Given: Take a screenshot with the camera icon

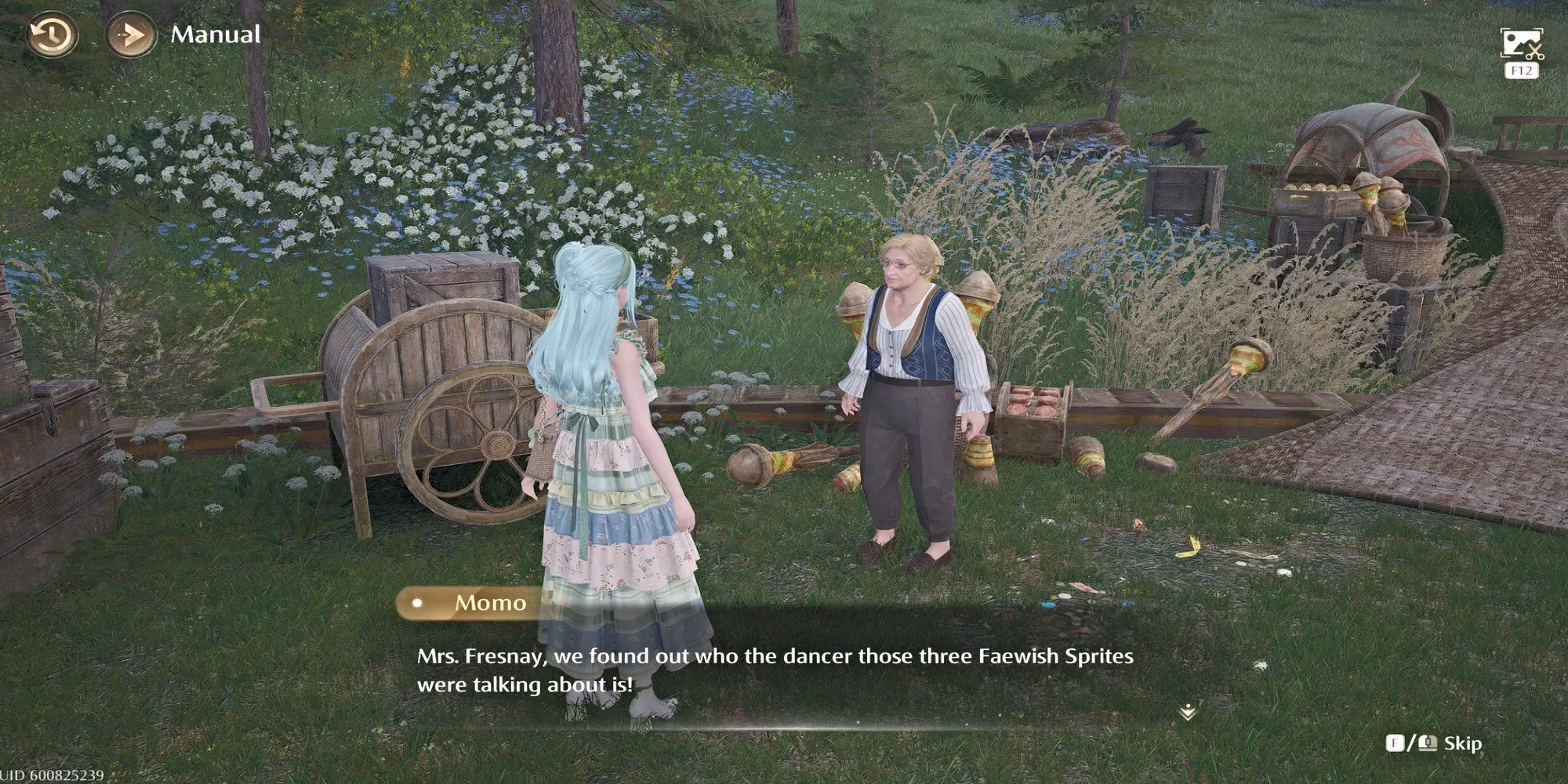Looking at the screenshot, I should (x=1521, y=44).
